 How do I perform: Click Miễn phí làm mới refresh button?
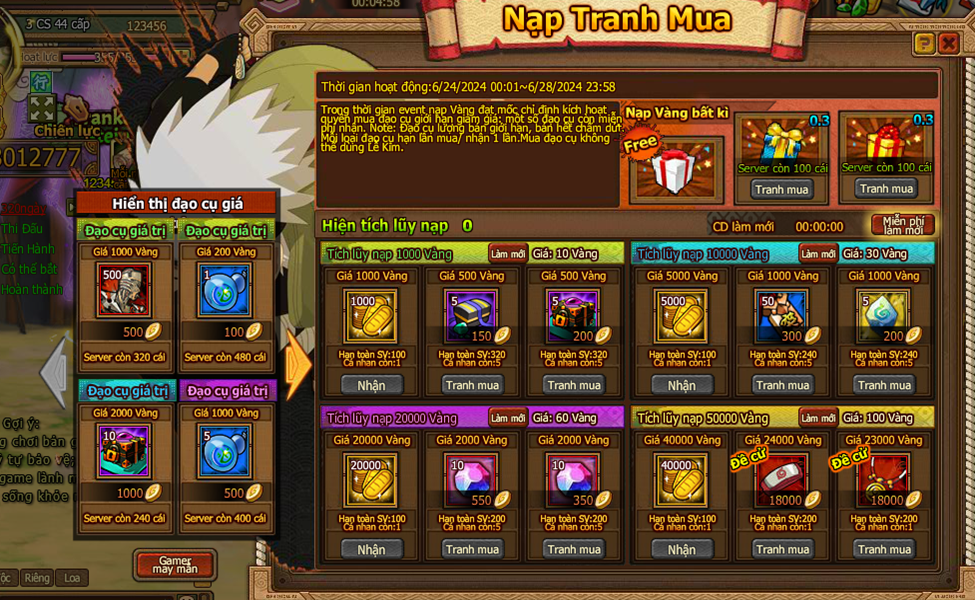click(x=902, y=226)
